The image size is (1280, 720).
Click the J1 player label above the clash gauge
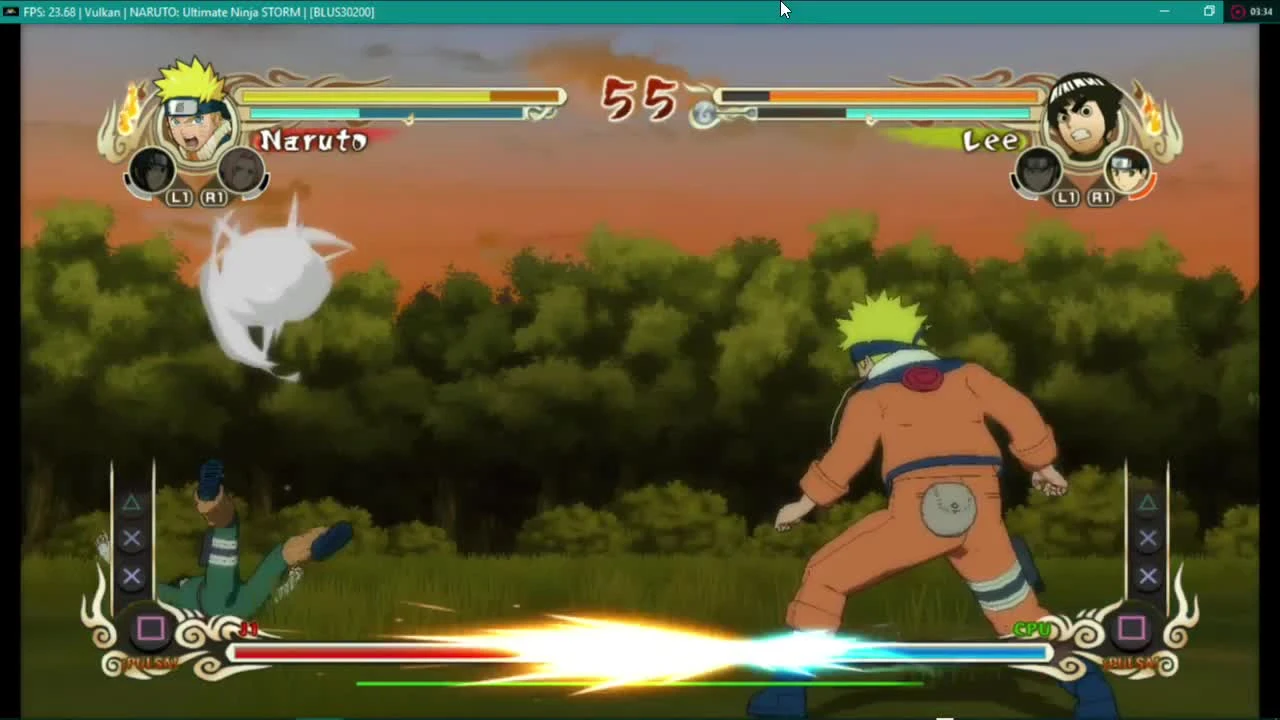coord(251,630)
